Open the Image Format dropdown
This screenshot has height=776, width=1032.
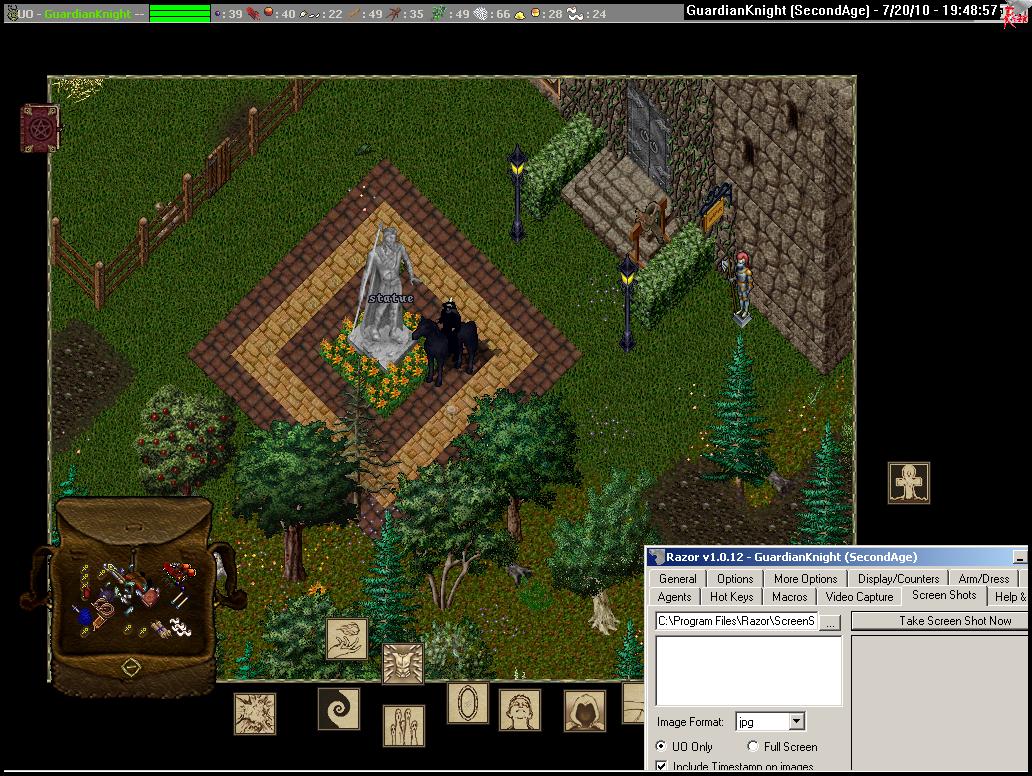[x=796, y=721]
